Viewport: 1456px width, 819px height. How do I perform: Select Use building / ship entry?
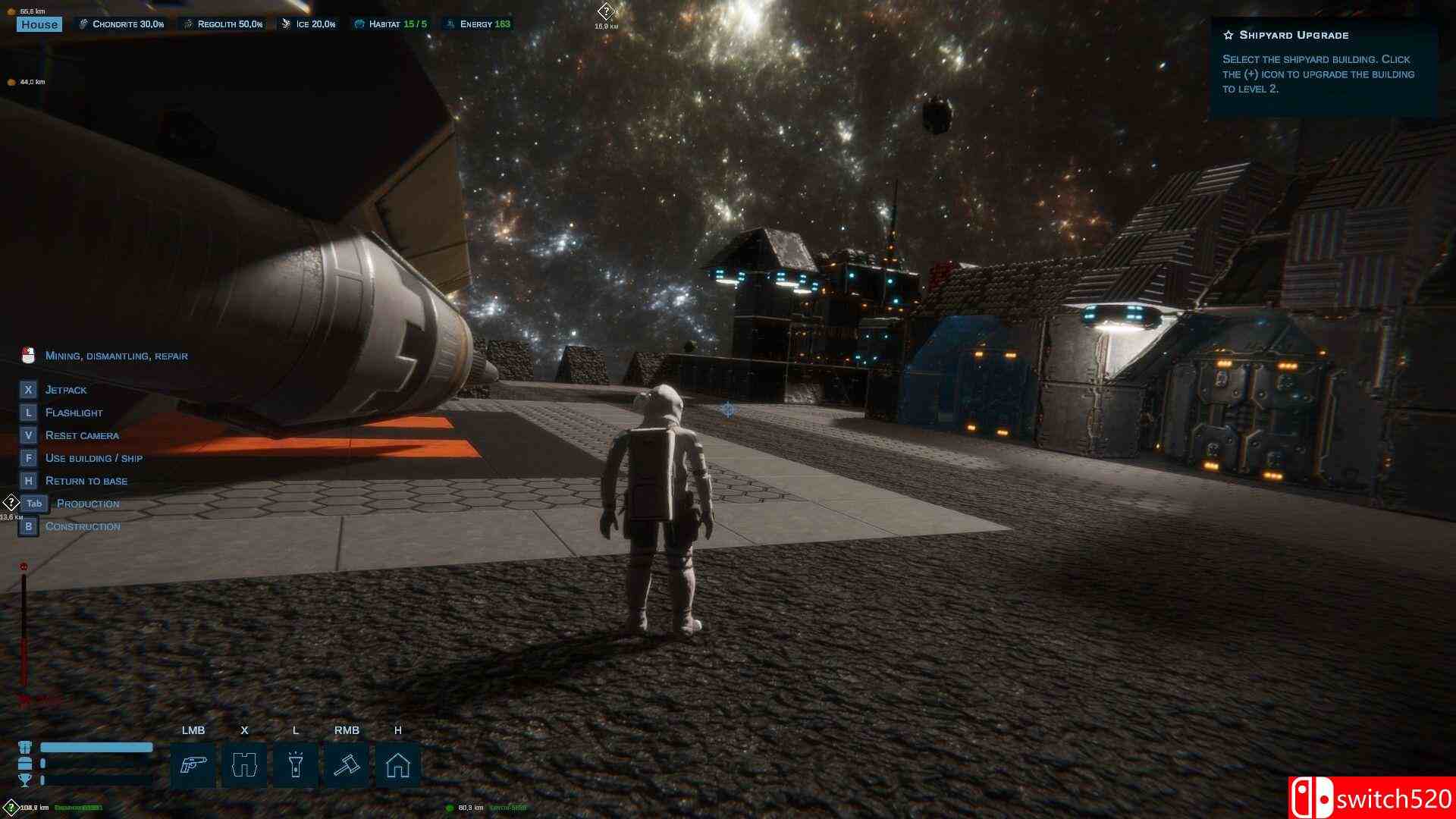coord(93,458)
